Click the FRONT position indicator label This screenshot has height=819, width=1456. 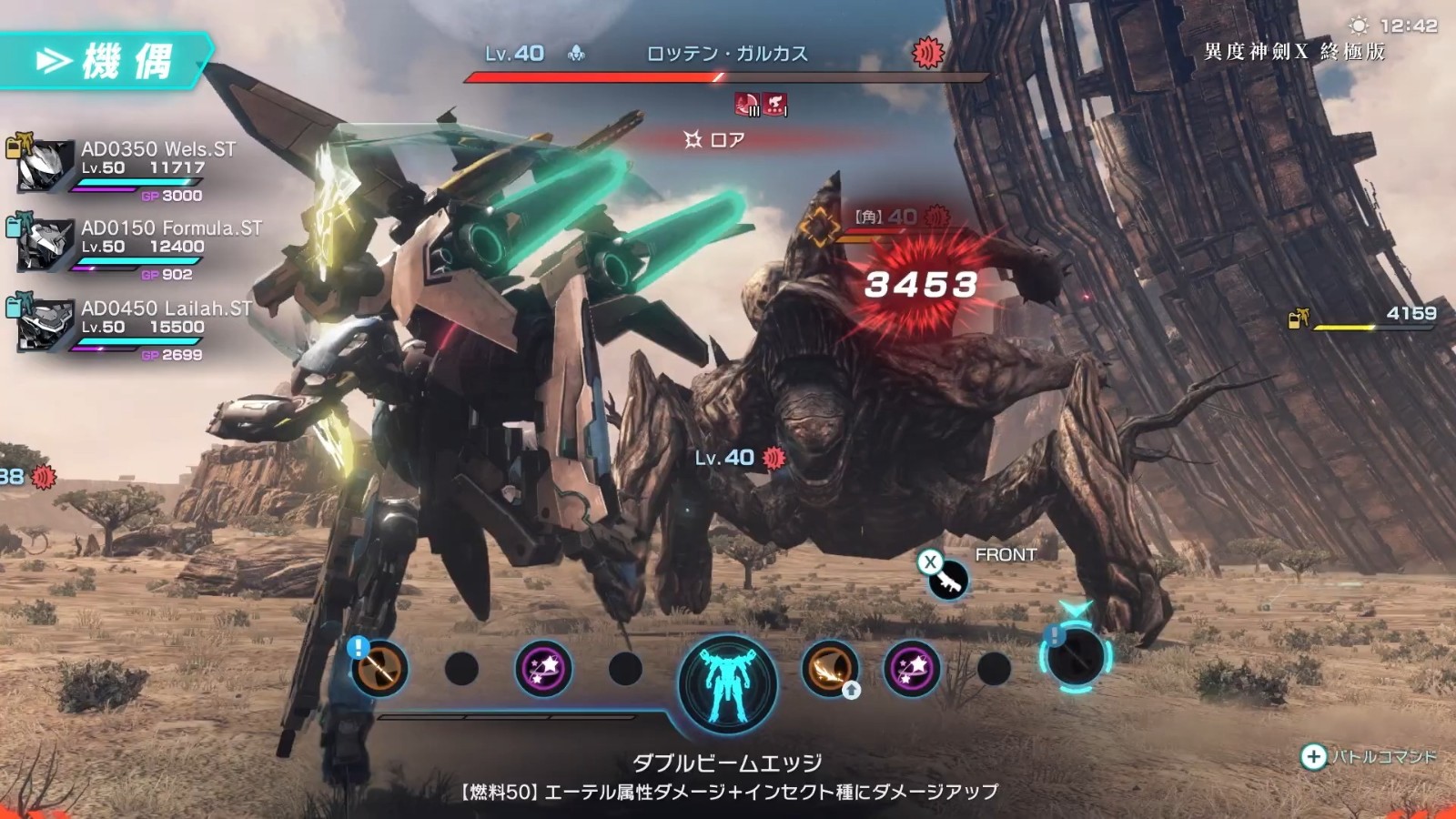click(x=1006, y=552)
